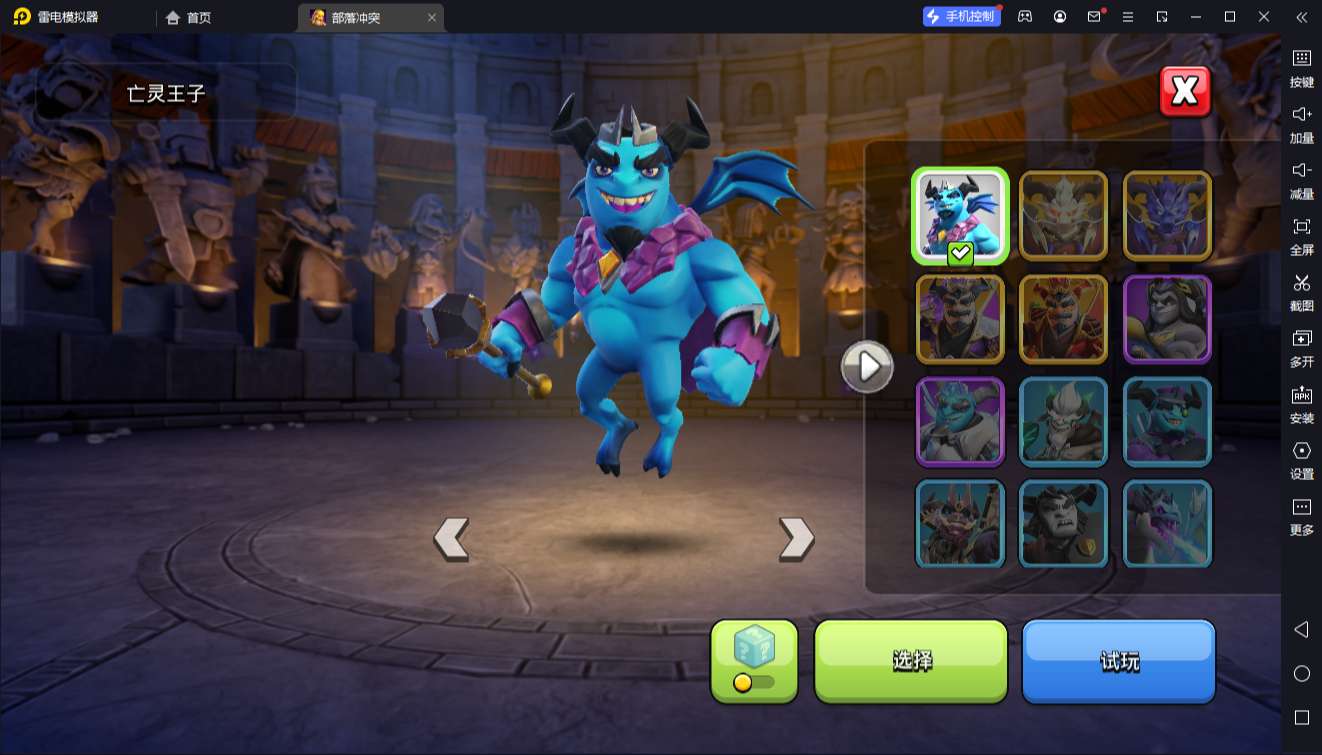The width and height of the screenshot is (1322, 755).
Task: Choose the grey gorilla skin with purple frame
Action: click(1167, 319)
